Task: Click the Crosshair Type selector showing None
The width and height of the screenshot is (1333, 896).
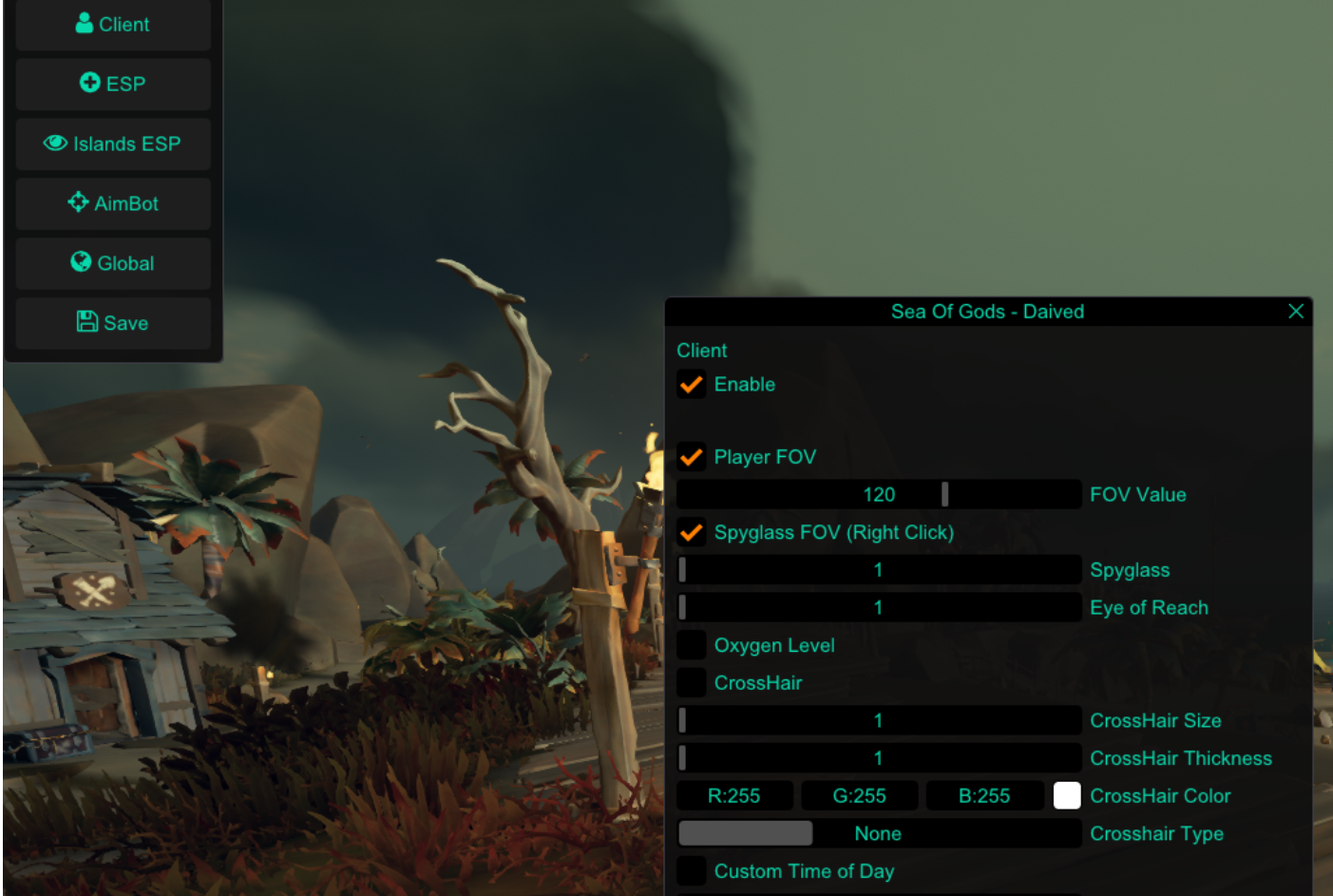Action: 878,833
